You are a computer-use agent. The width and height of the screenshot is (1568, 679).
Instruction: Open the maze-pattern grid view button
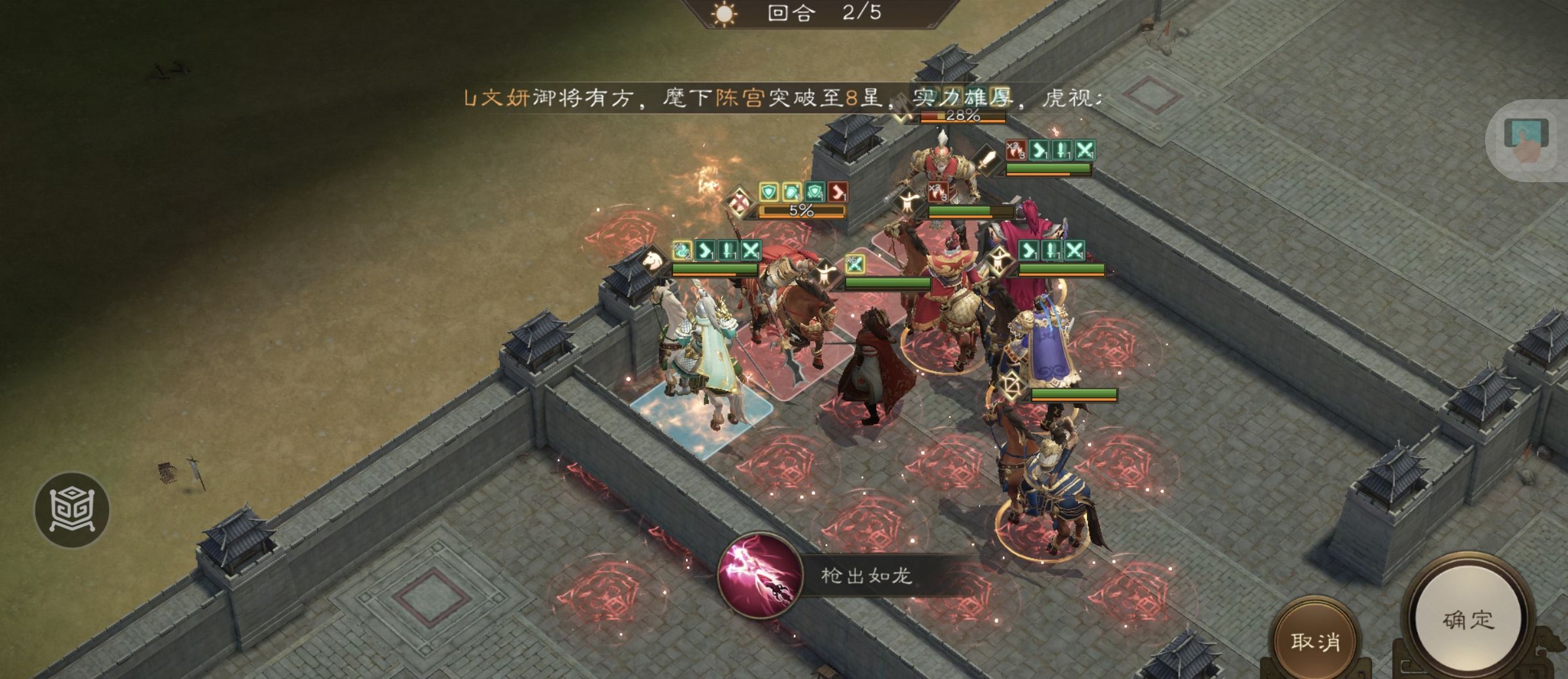tap(72, 510)
